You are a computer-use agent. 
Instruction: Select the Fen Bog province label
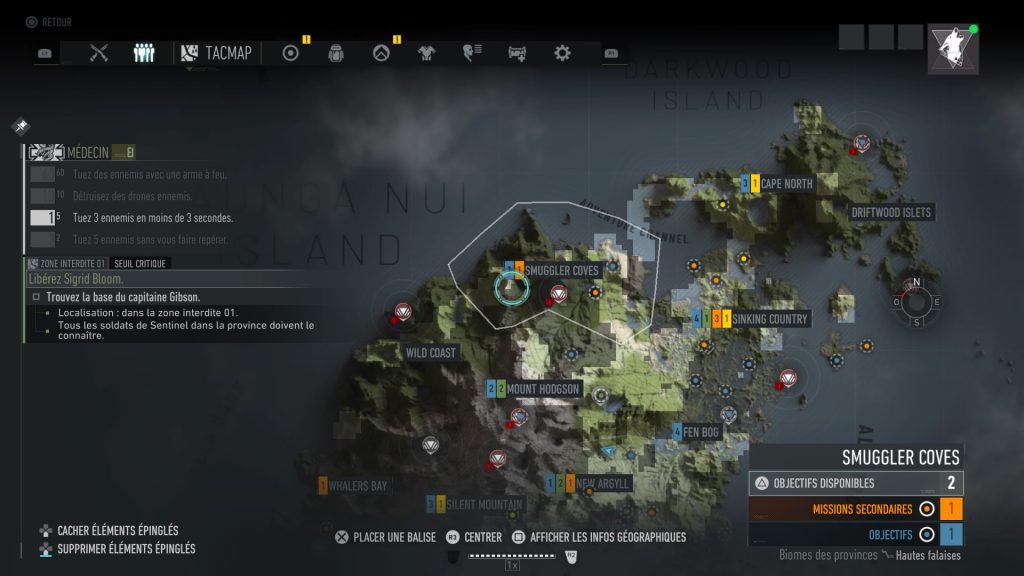pyautogui.click(x=708, y=432)
